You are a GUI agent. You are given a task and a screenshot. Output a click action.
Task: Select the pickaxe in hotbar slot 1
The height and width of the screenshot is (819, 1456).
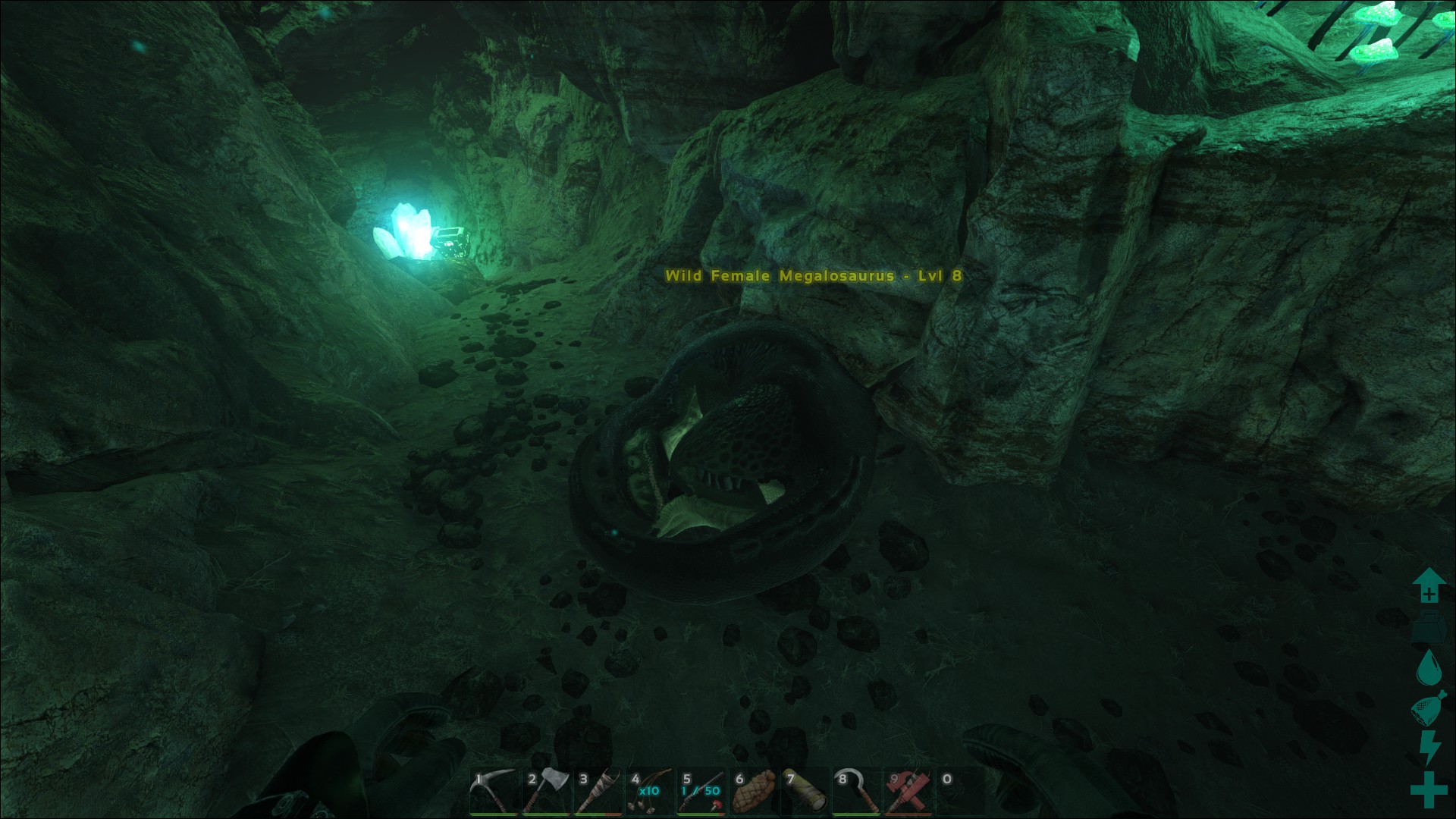point(493,792)
